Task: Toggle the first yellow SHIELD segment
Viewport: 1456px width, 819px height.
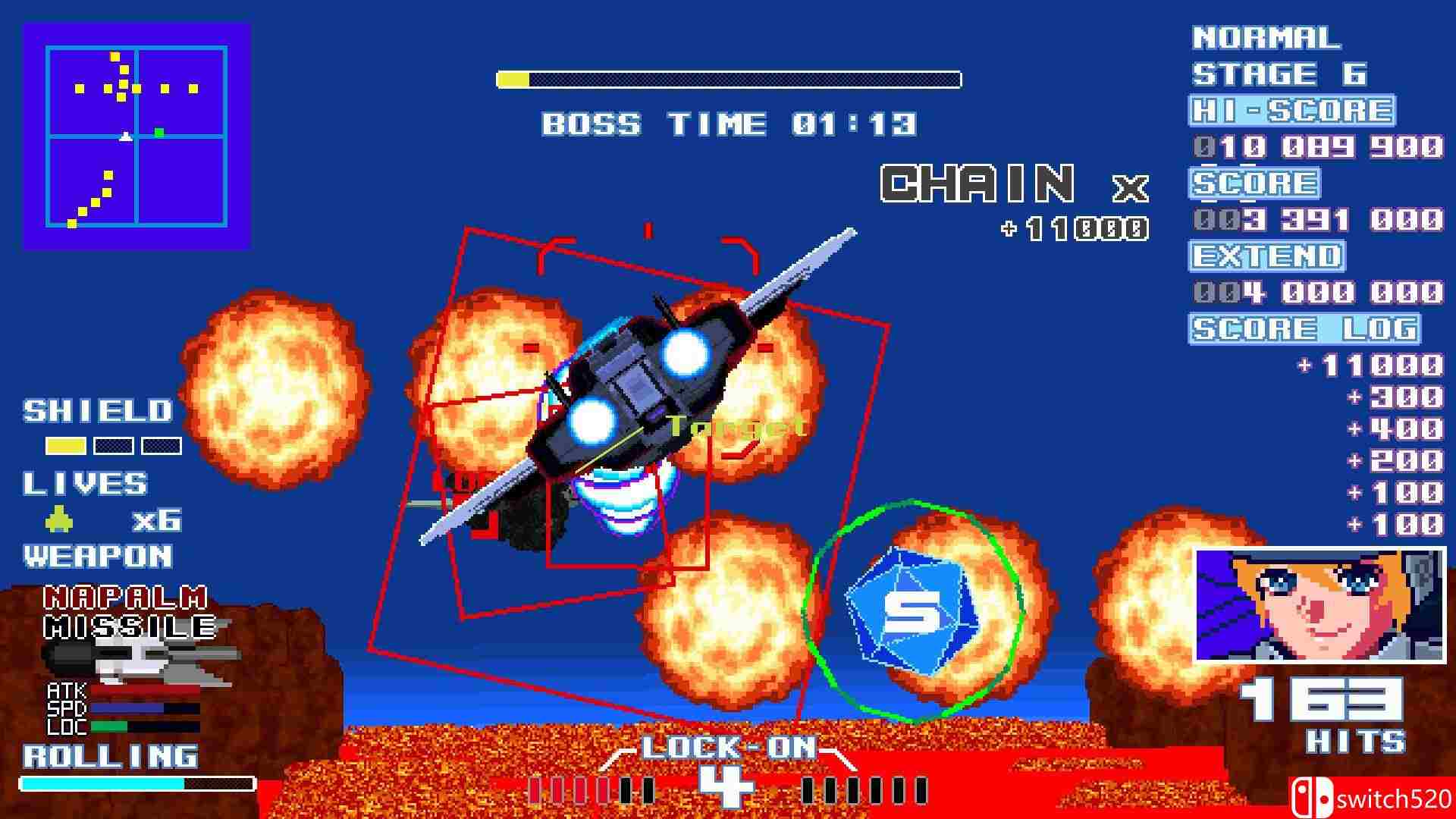Action: click(x=64, y=446)
